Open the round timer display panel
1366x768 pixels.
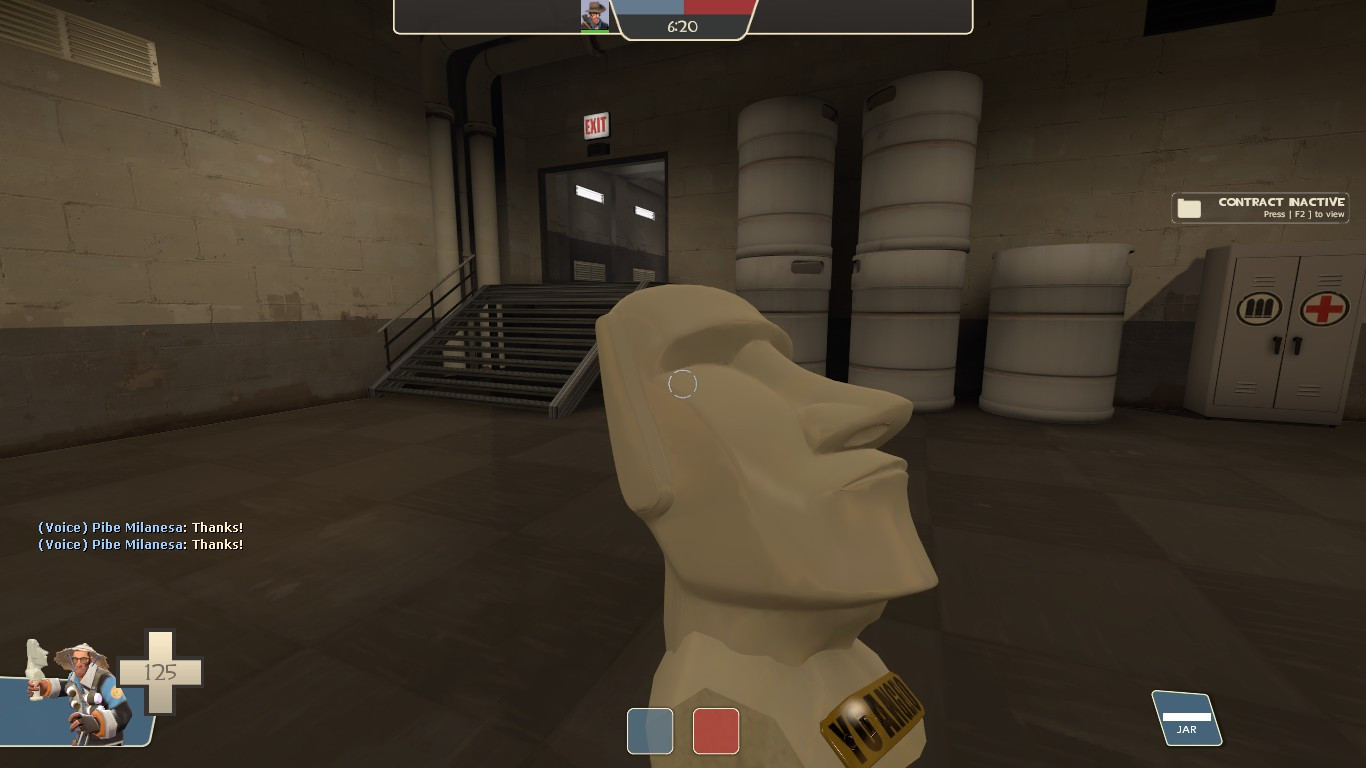pos(683,27)
